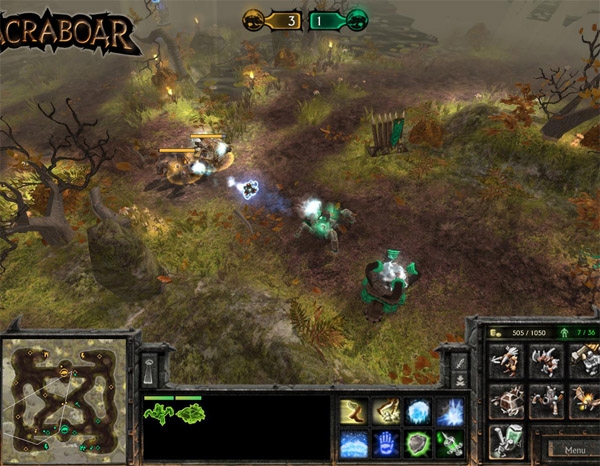Image resolution: width=600 pixels, height=466 pixels.
Task: Select the first green unit portrait
Action: (158, 413)
